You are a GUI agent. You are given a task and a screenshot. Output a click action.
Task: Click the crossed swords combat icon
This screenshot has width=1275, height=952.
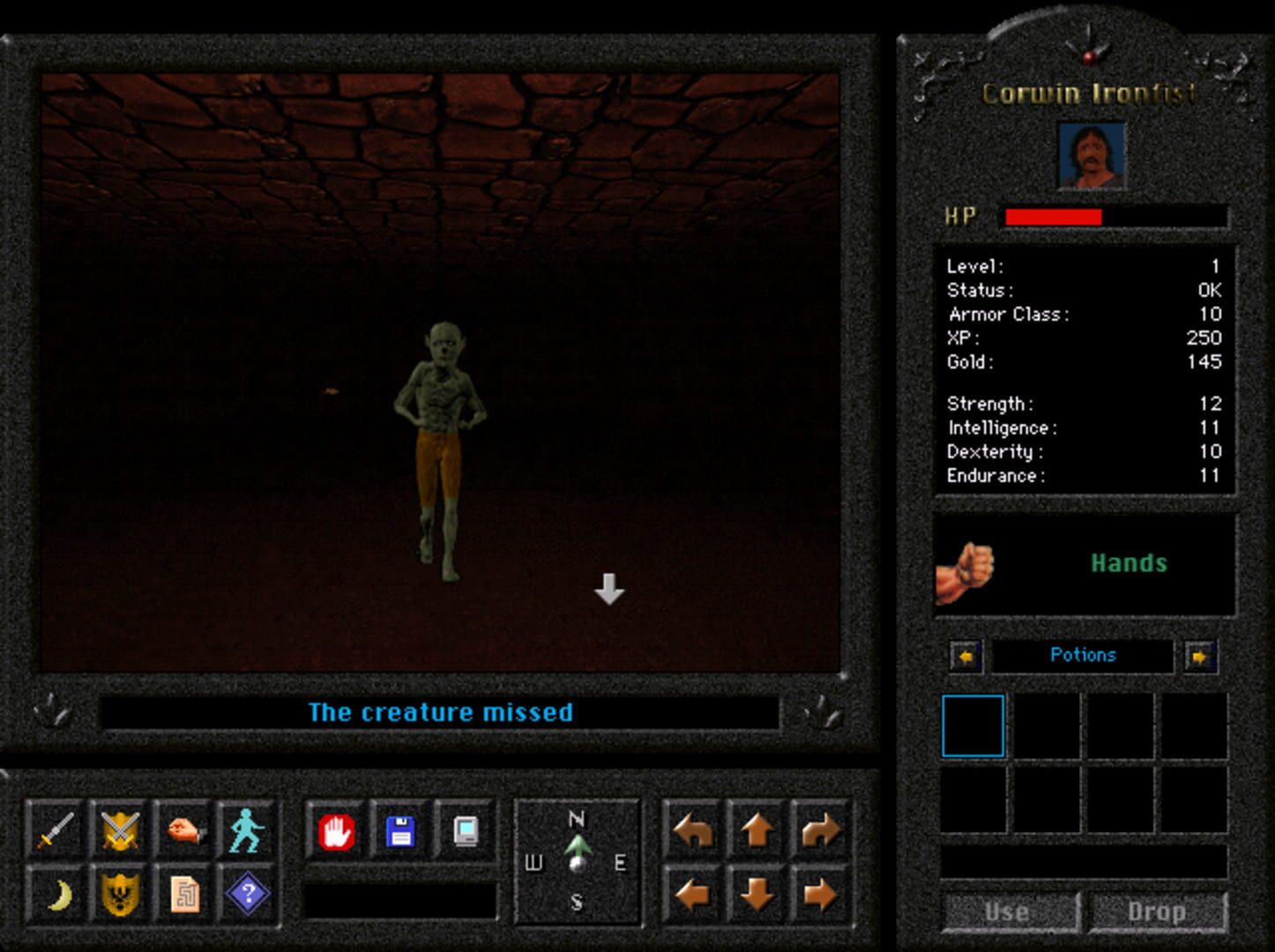pyautogui.click(x=122, y=831)
